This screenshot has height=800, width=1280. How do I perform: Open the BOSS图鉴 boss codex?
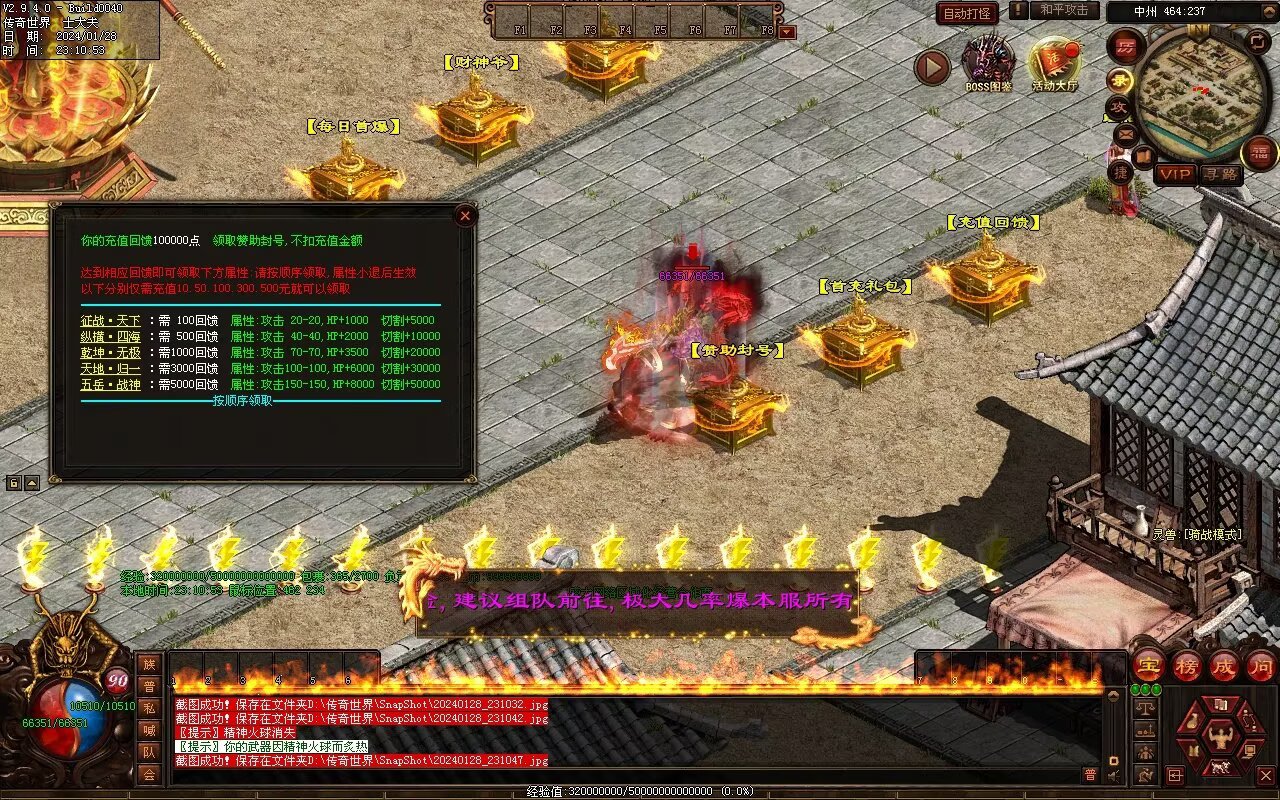pyautogui.click(x=988, y=62)
